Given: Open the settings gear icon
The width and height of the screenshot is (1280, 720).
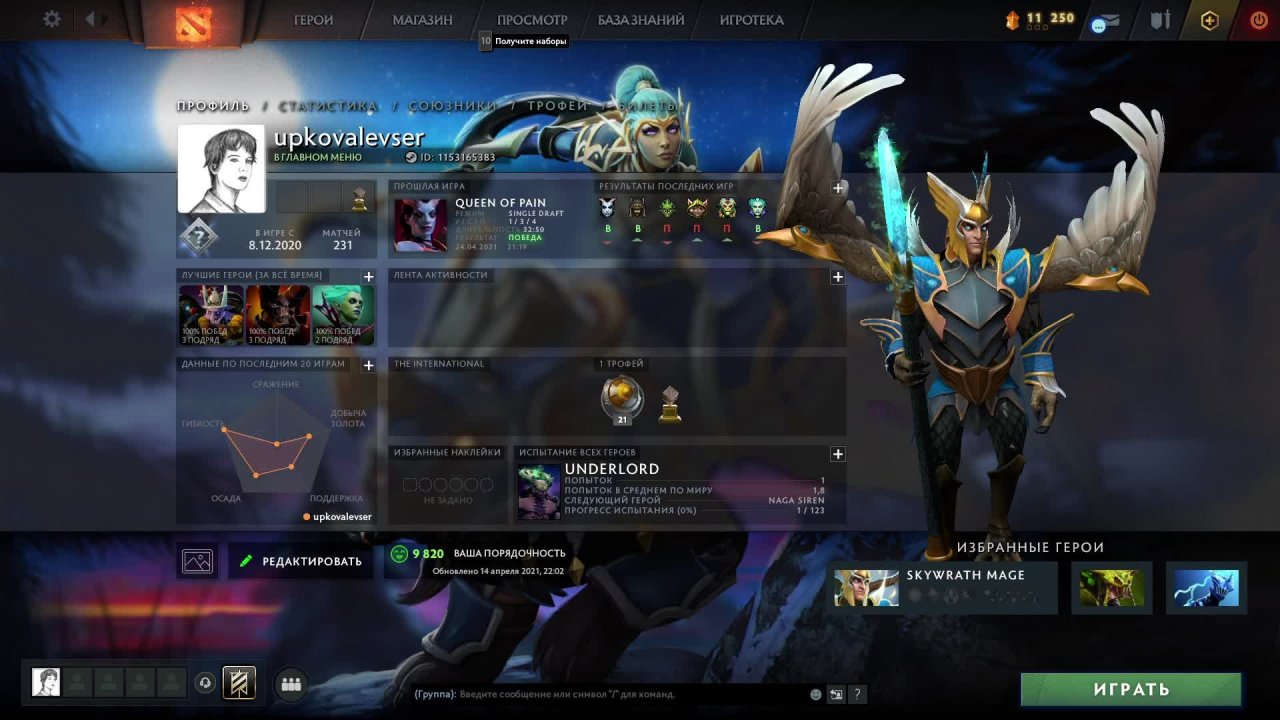Looking at the screenshot, I should [53, 19].
